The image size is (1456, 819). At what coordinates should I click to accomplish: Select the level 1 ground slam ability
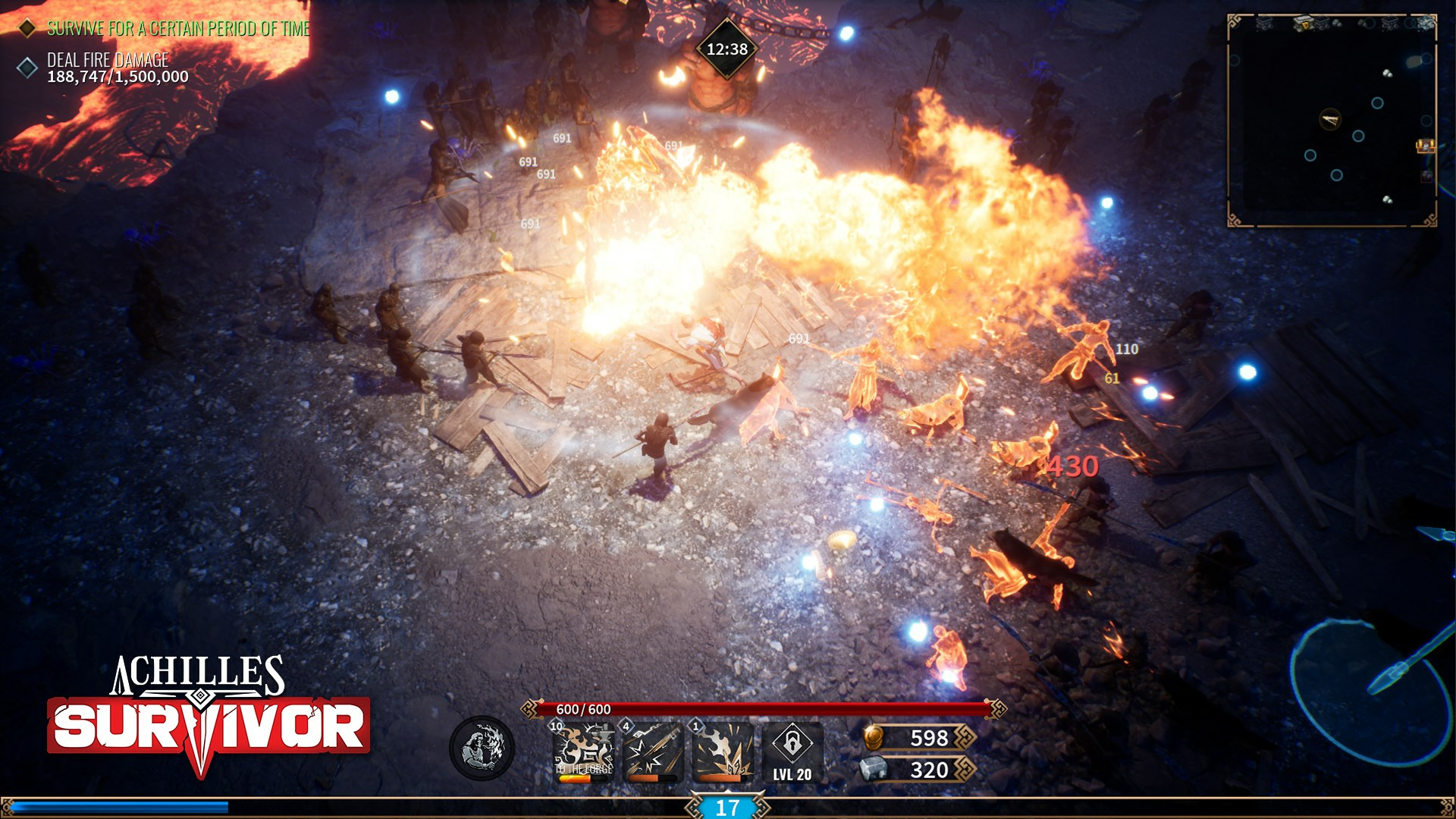[722, 751]
